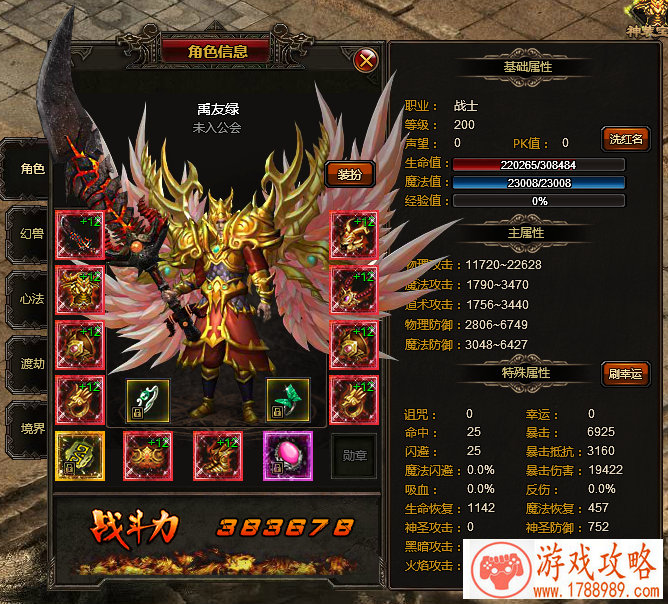Select the 心法 tab
The width and height of the screenshot is (668, 604).
(30, 299)
